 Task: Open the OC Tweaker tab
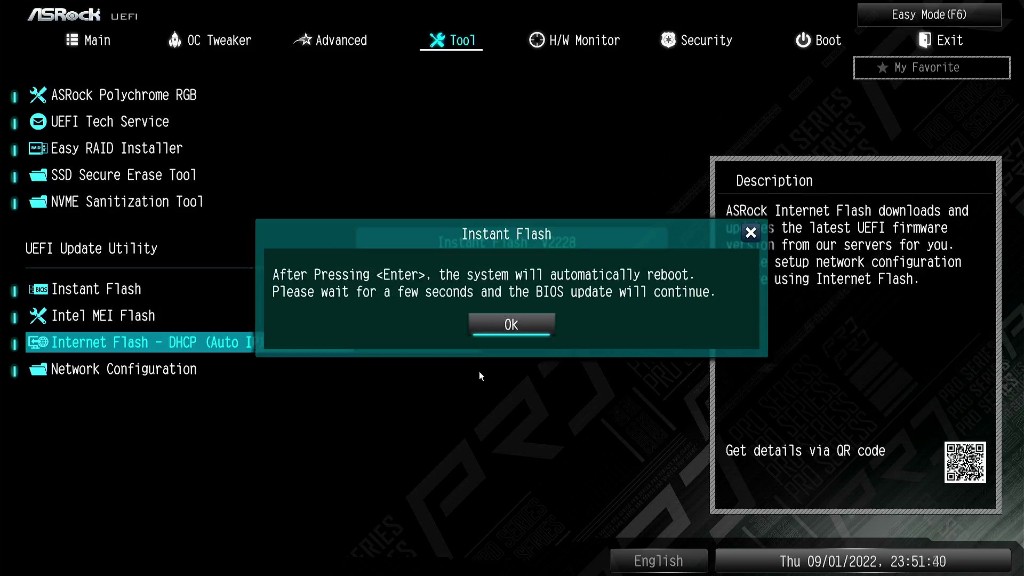point(210,40)
